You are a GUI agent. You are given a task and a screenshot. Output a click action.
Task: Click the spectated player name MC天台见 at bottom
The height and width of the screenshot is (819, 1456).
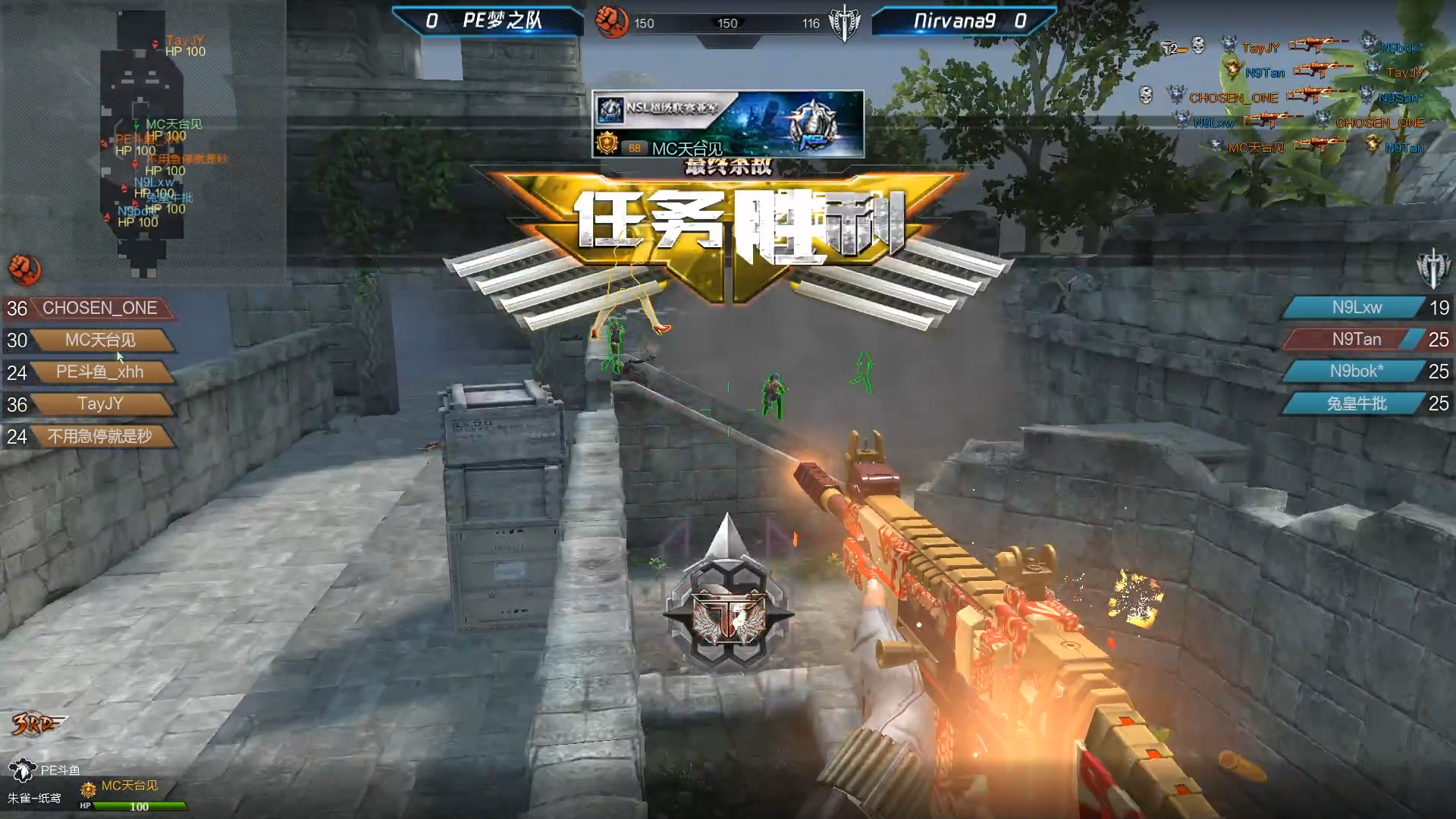tap(130, 786)
